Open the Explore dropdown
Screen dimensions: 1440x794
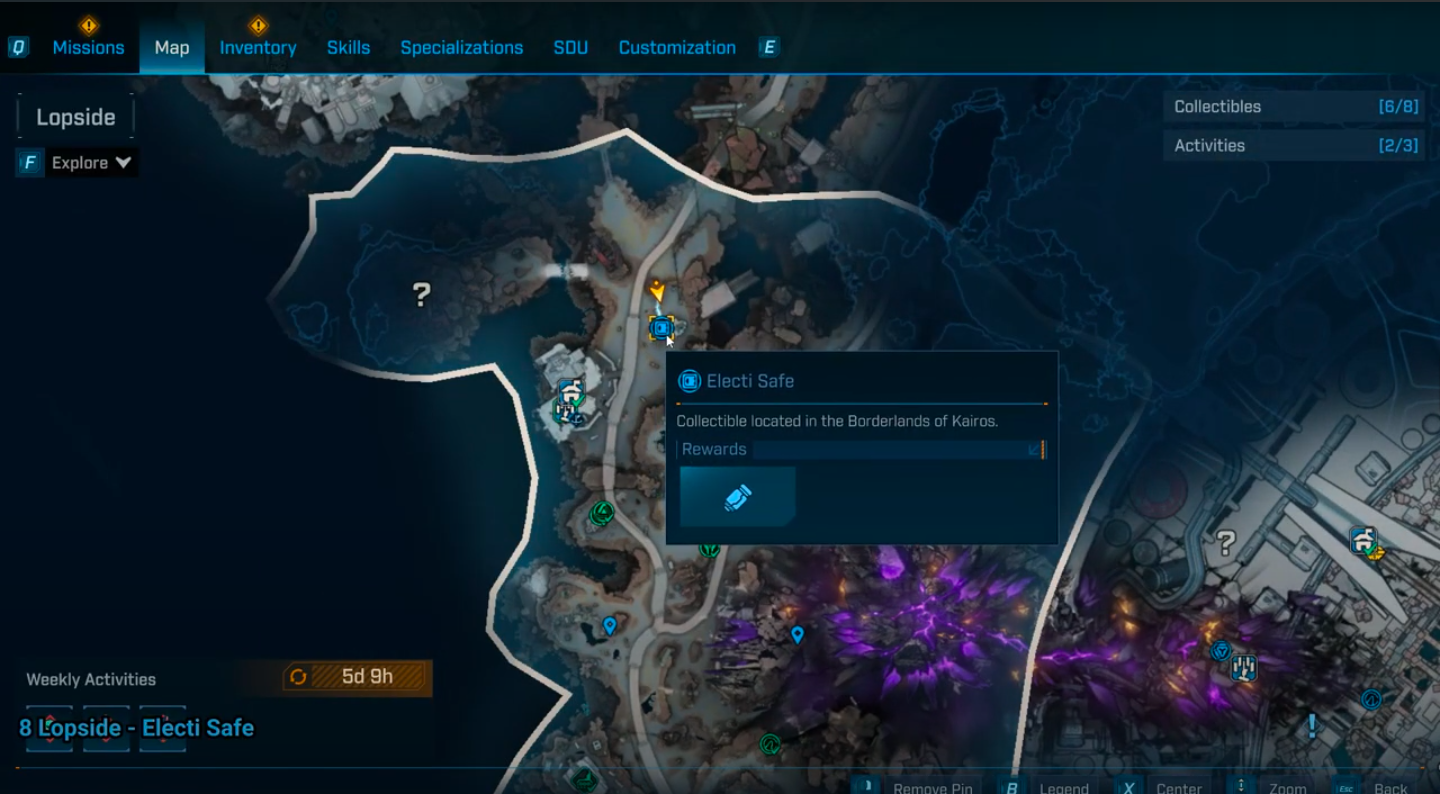pos(91,163)
